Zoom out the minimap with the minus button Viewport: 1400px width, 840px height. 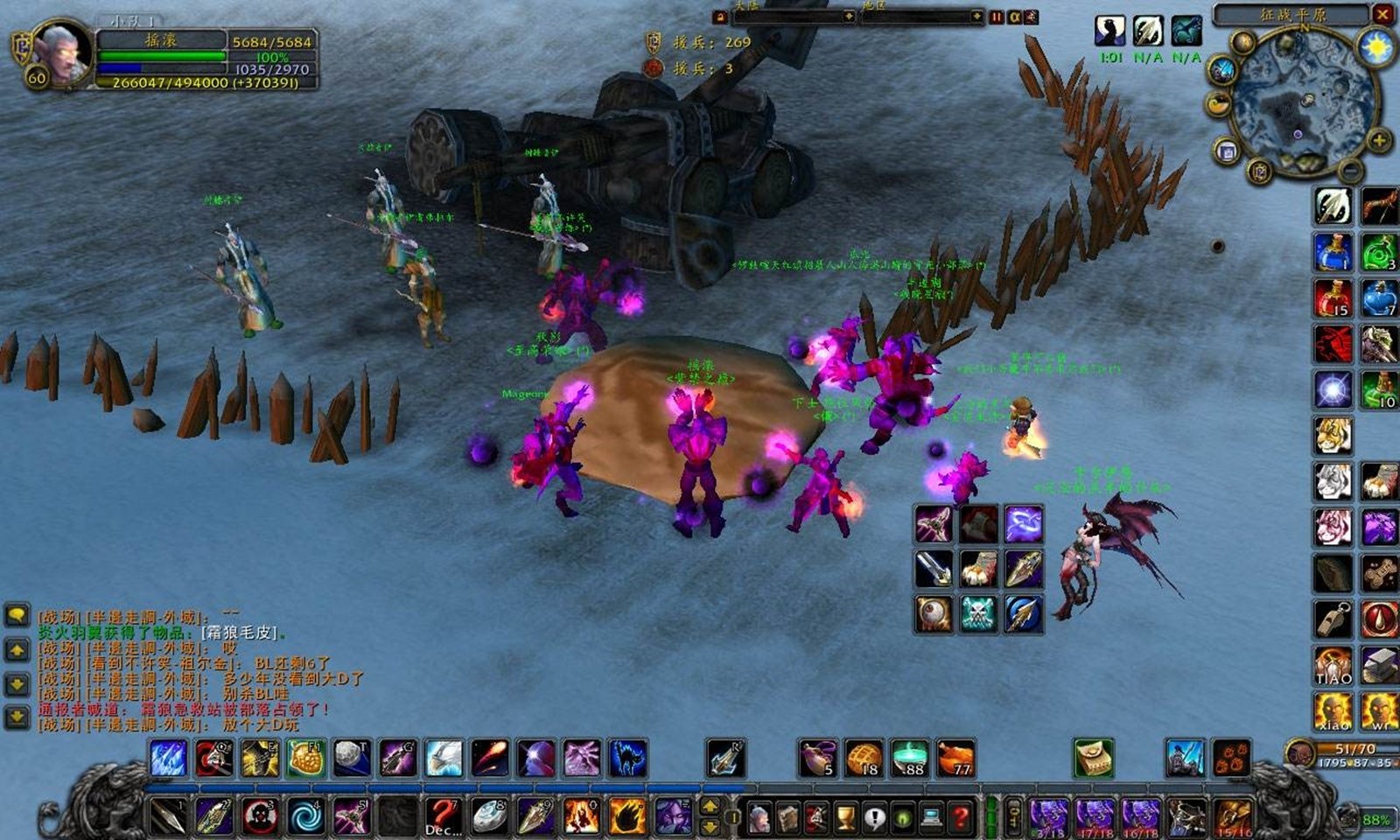click(1350, 168)
